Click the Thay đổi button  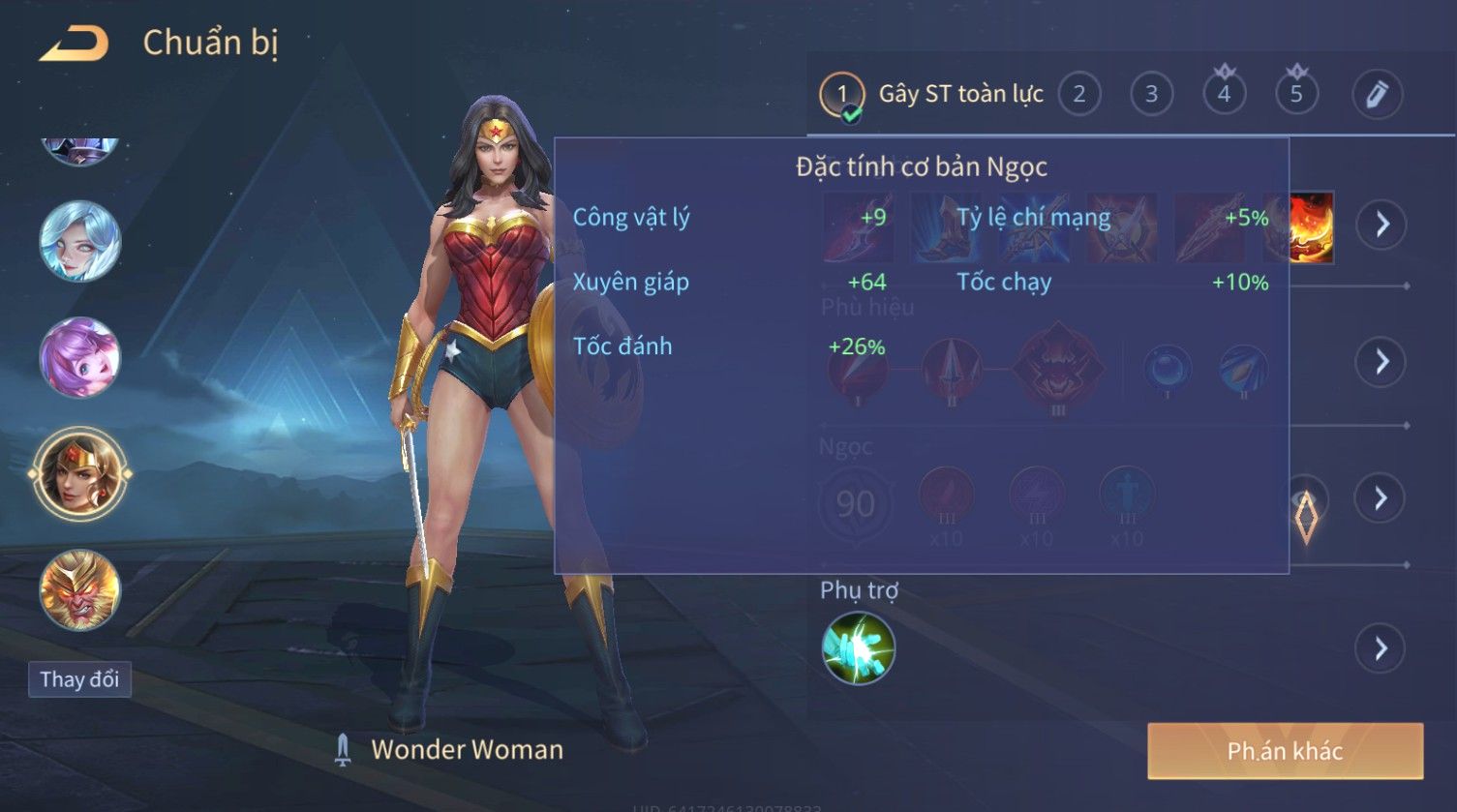tap(79, 679)
